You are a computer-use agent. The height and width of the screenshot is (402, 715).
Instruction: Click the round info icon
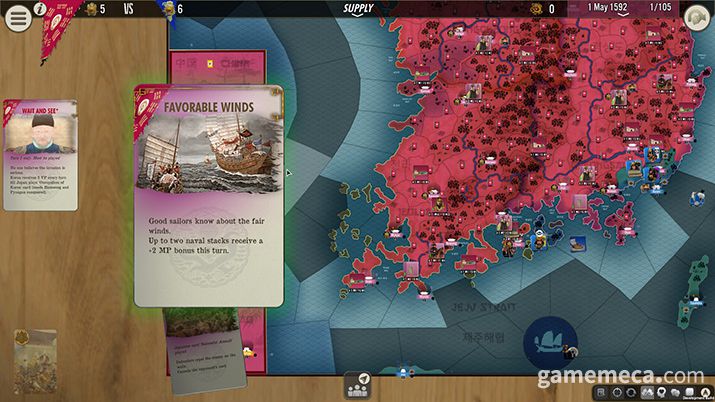[39, 9]
